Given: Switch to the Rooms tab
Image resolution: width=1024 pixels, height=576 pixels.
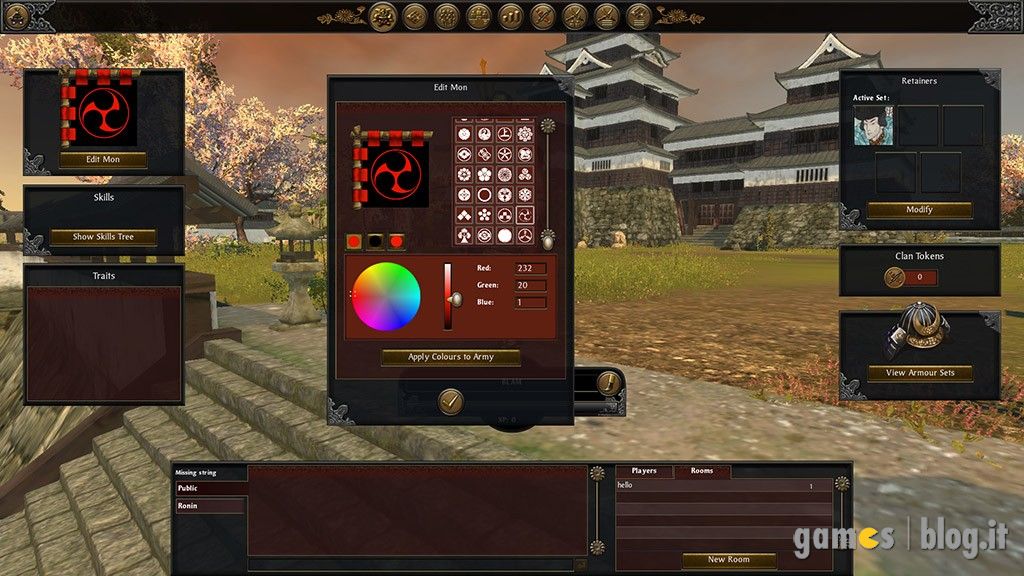Looking at the screenshot, I should (x=702, y=471).
